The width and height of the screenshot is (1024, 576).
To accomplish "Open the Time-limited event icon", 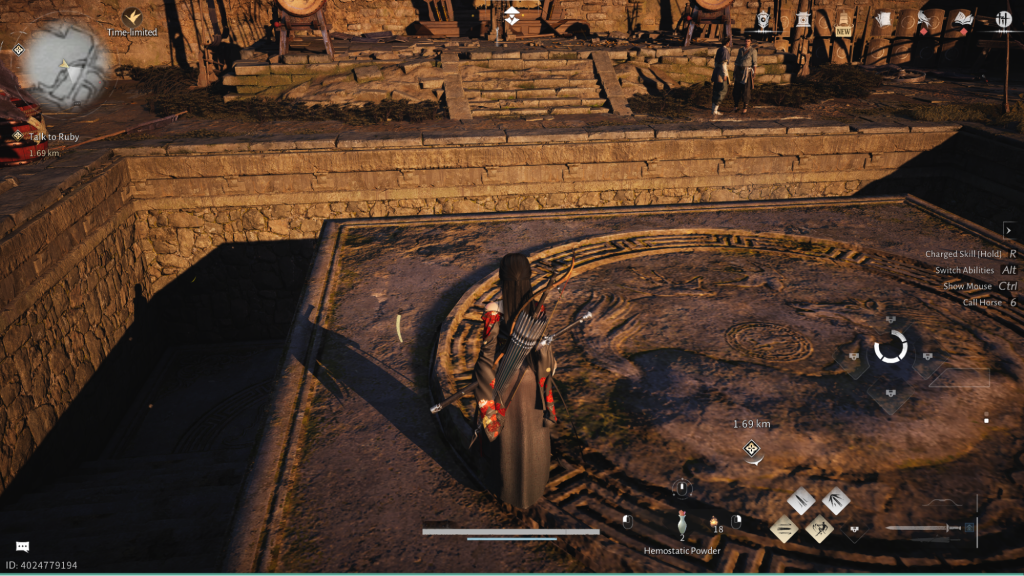I will [x=132, y=17].
